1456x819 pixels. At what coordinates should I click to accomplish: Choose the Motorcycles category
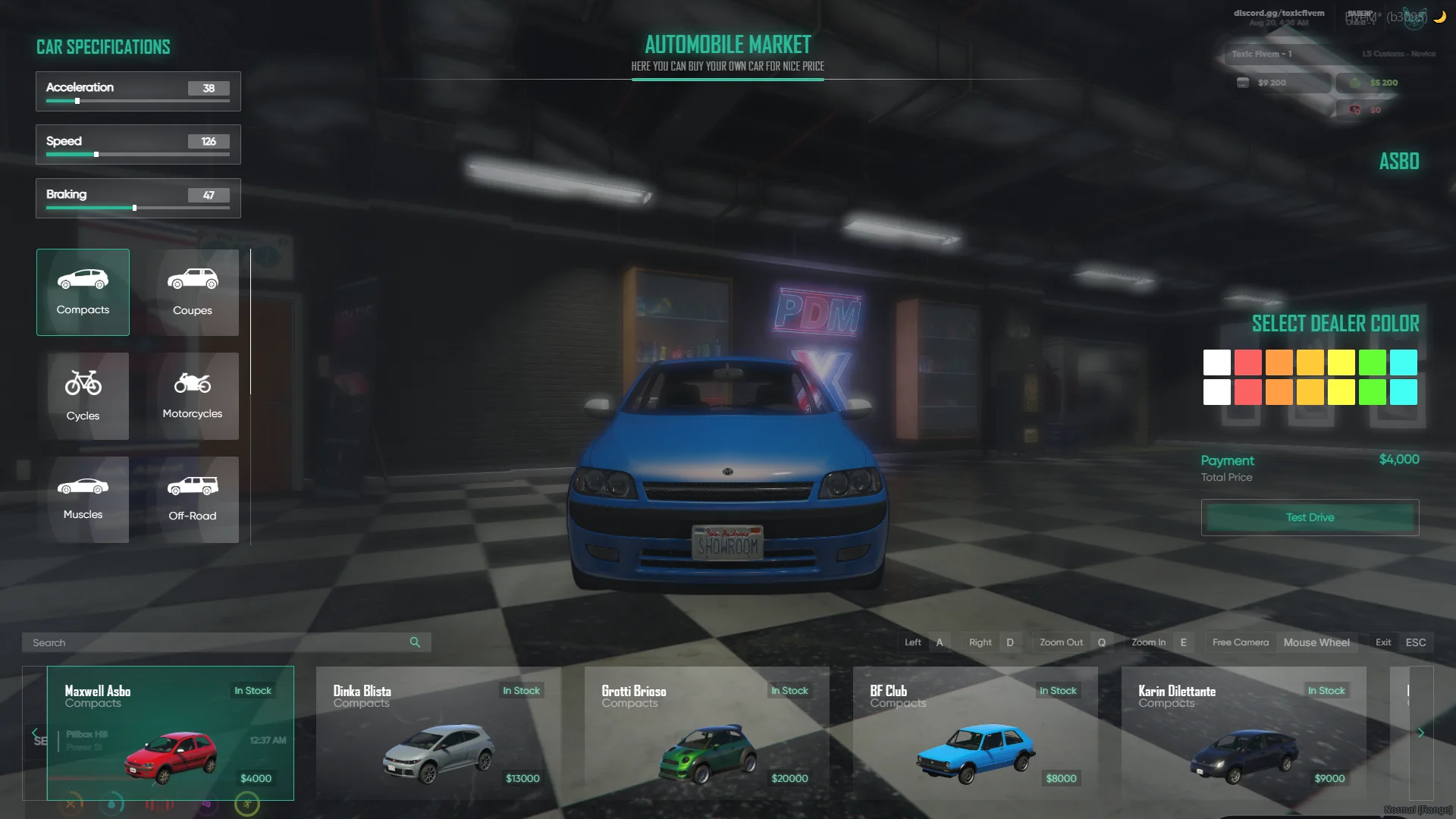click(x=192, y=396)
